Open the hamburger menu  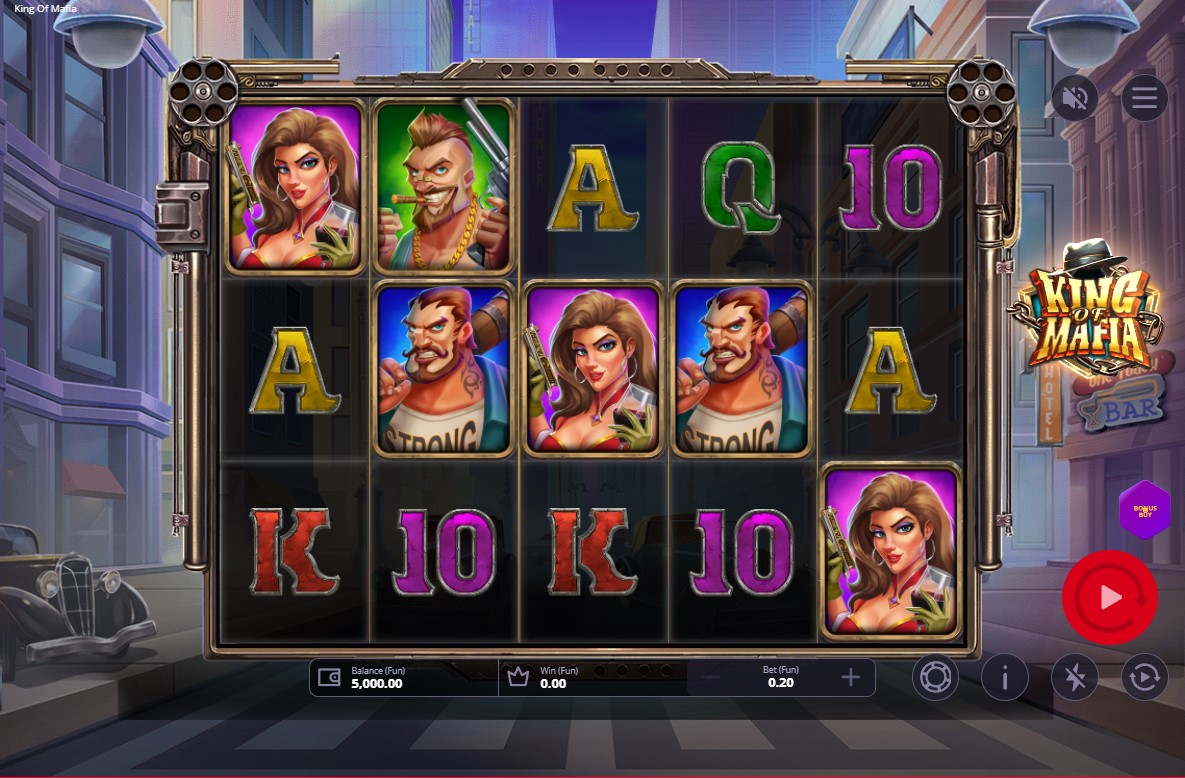[x=1144, y=98]
